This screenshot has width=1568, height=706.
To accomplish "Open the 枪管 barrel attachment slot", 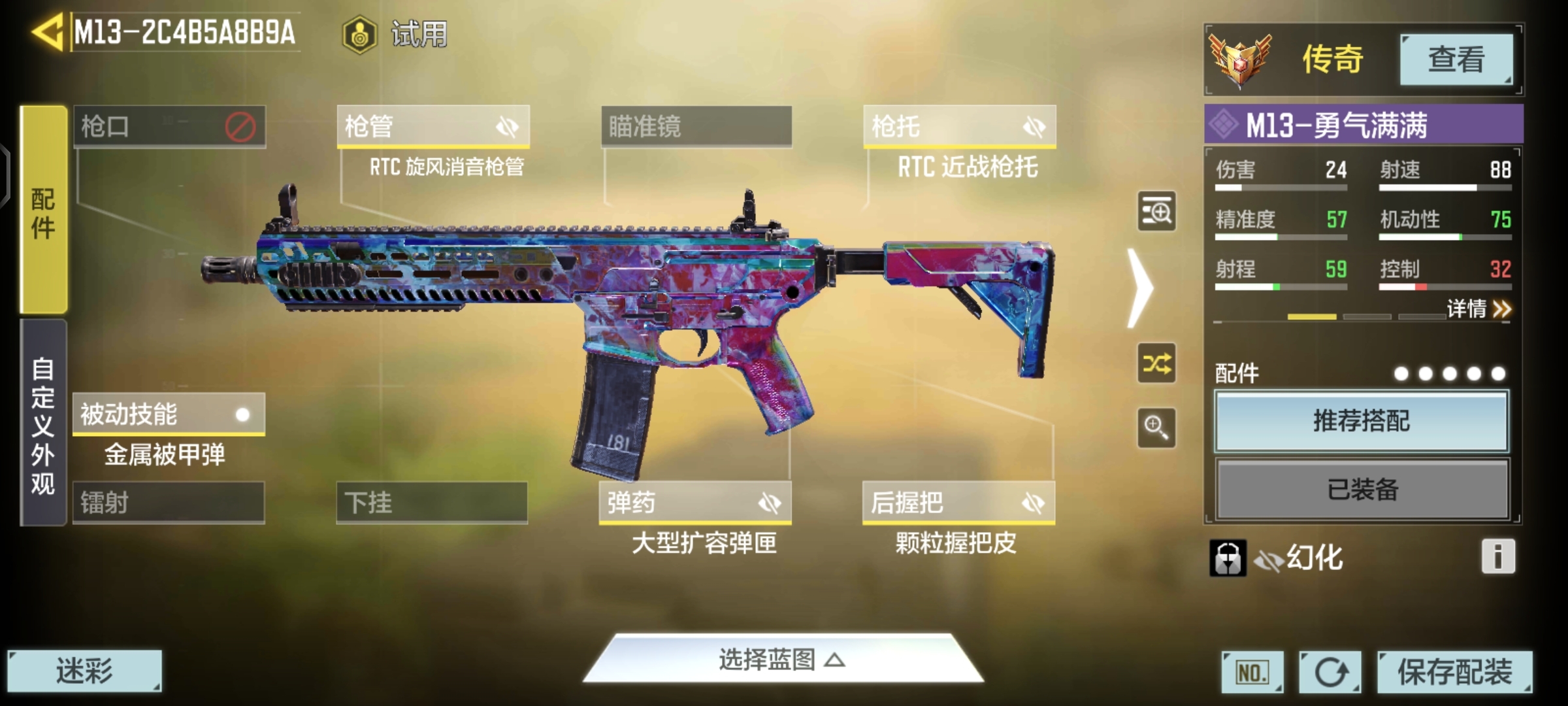I will coord(433,126).
